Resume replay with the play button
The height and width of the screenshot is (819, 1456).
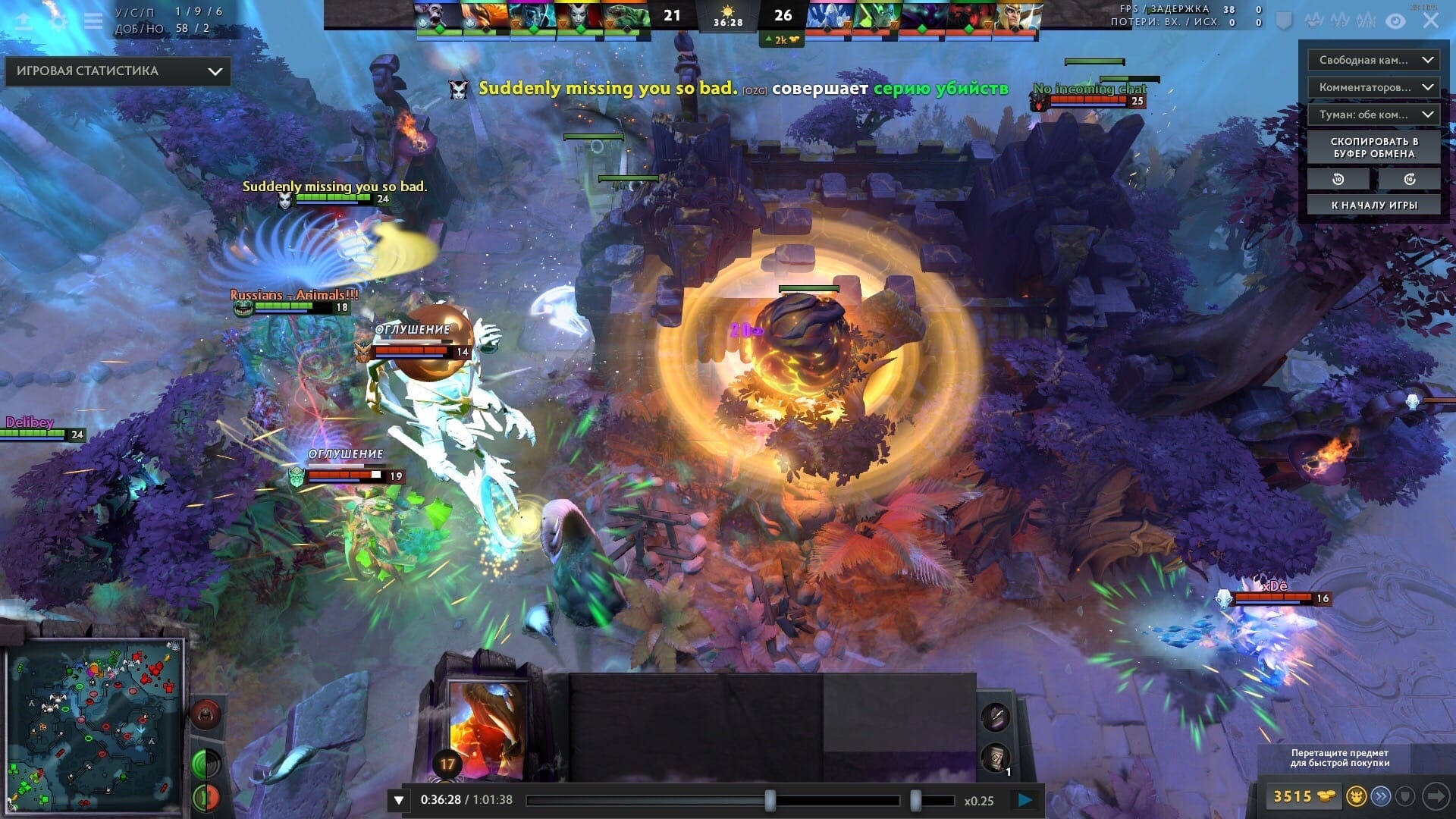(1025, 800)
